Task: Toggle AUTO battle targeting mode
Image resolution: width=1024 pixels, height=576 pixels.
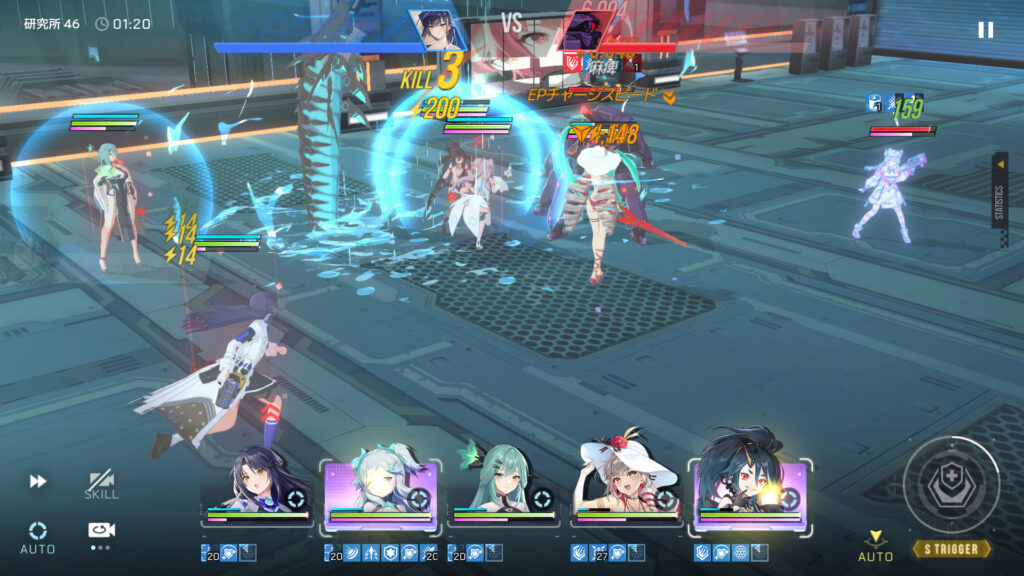Action: tap(38, 536)
